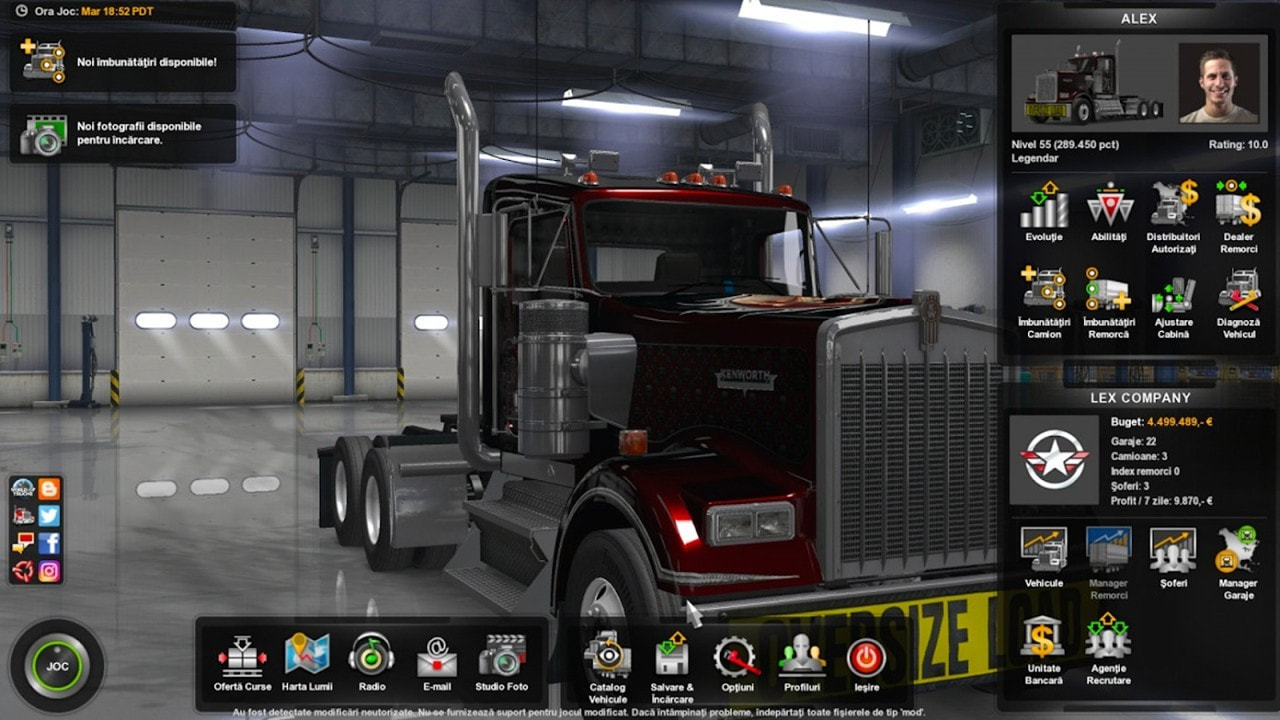Open Profiluri profile selection

pyautogui.click(x=802, y=658)
